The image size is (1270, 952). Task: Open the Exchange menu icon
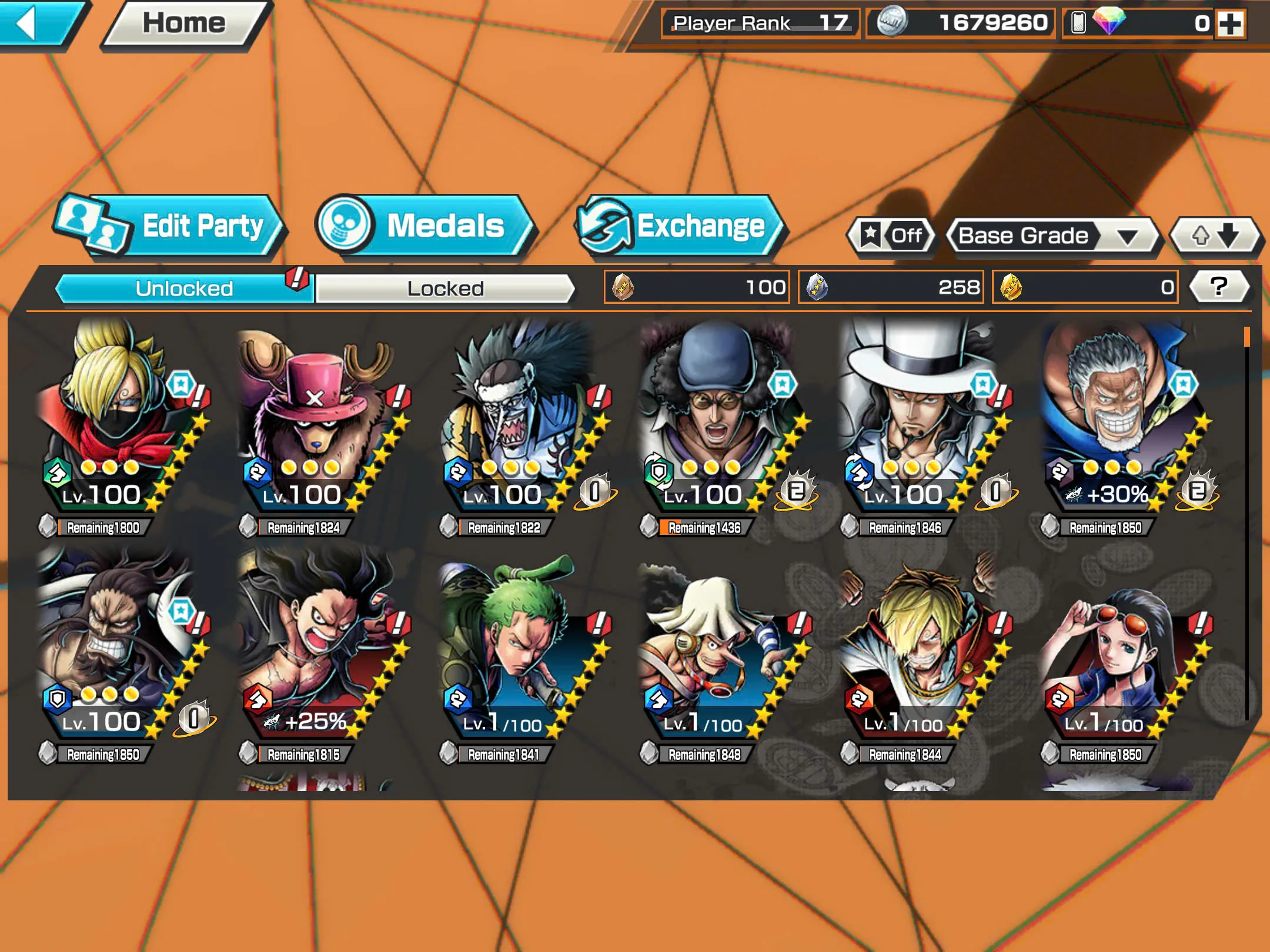point(603,225)
